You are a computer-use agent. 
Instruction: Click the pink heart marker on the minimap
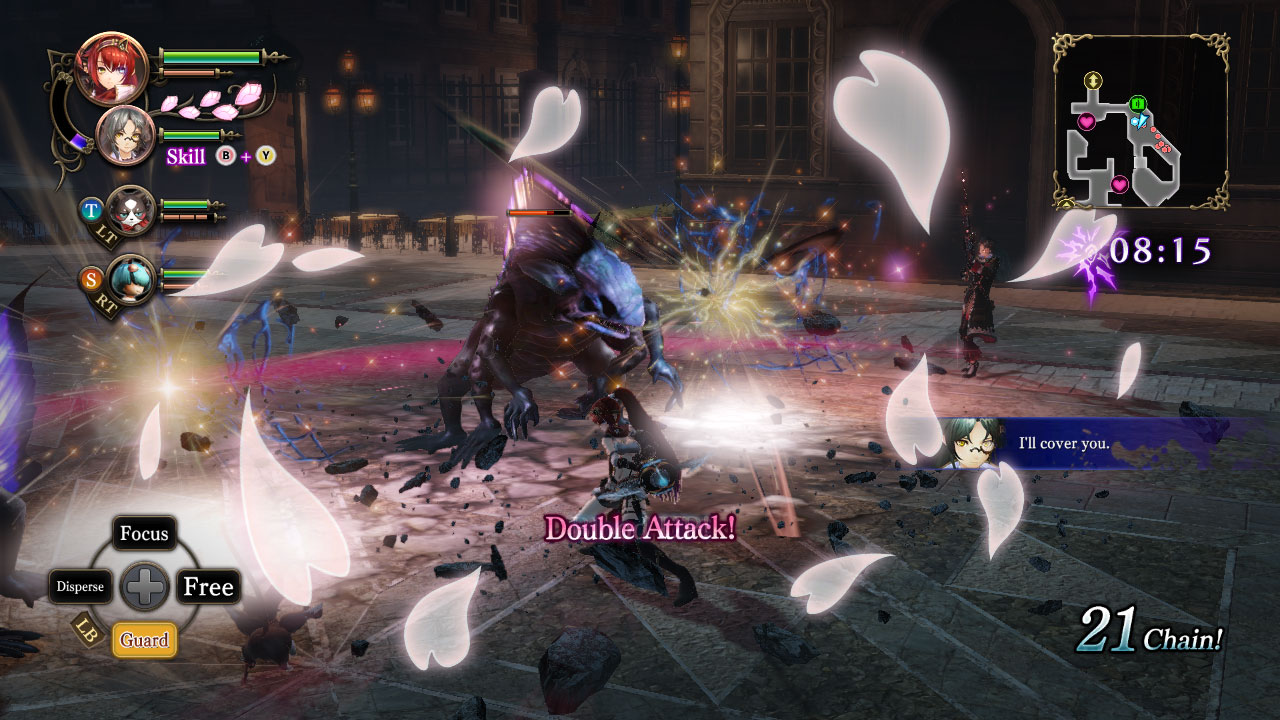click(1088, 123)
